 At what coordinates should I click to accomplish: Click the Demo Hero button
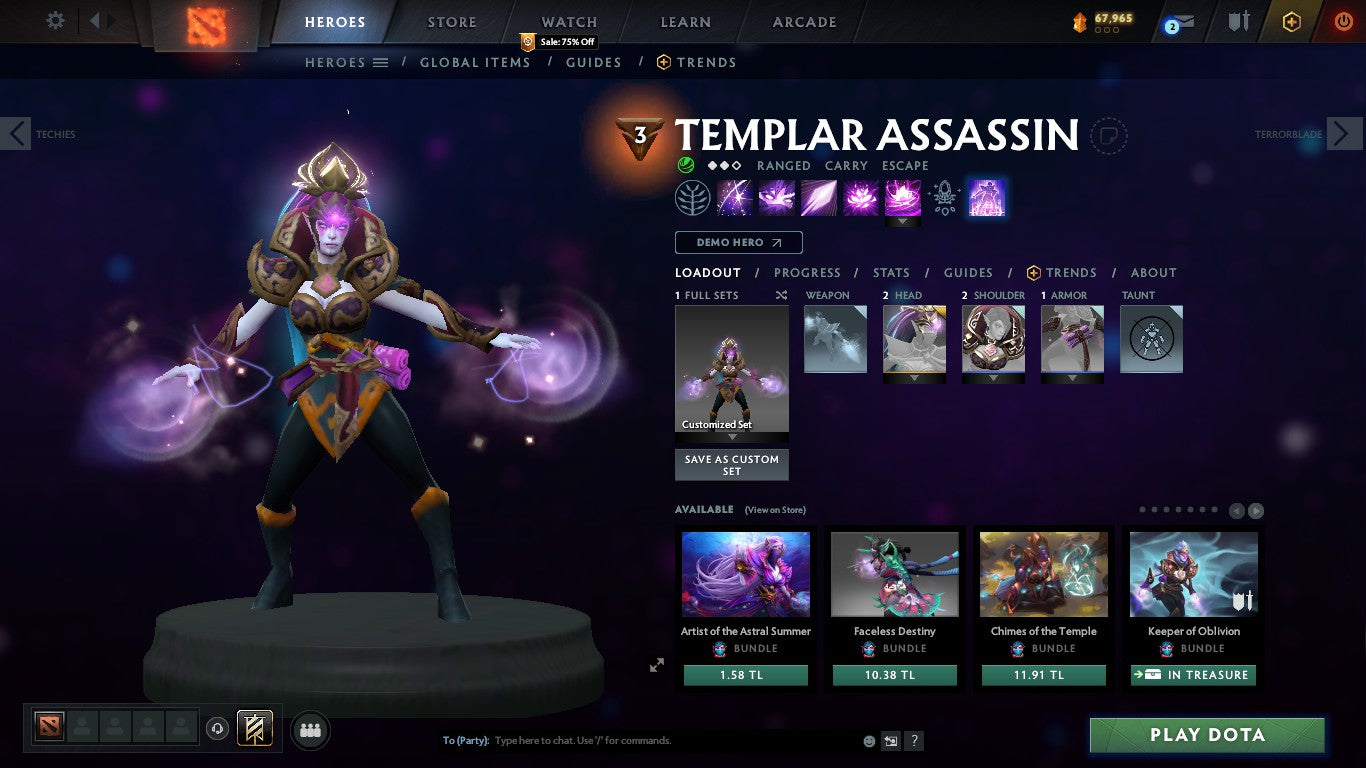coord(738,242)
